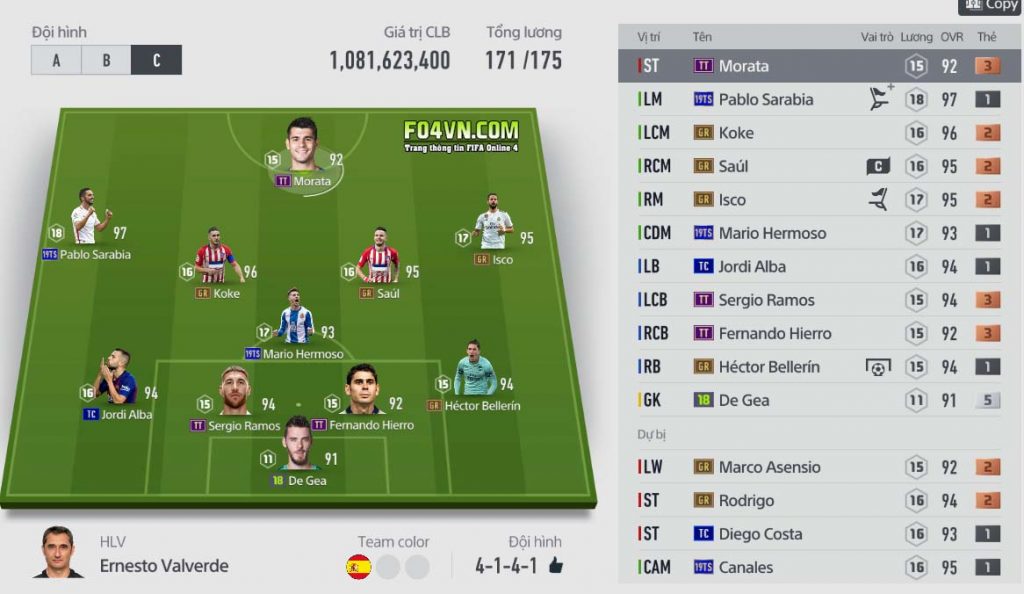The height and width of the screenshot is (594, 1024).
Task: Switch to squad tab A
Action: coord(56,60)
